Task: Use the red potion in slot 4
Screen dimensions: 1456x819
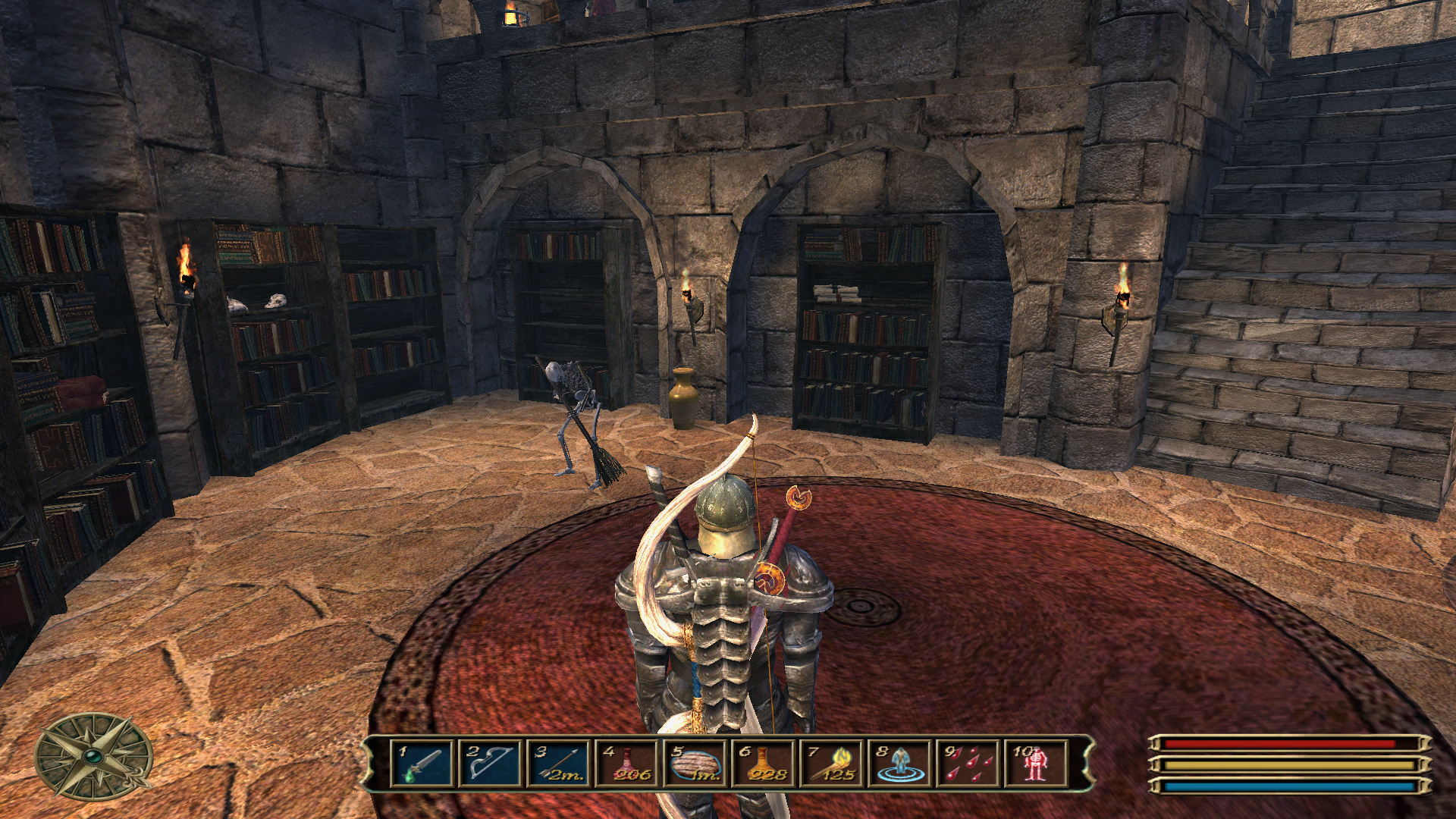Action: (x=626, y=763)
